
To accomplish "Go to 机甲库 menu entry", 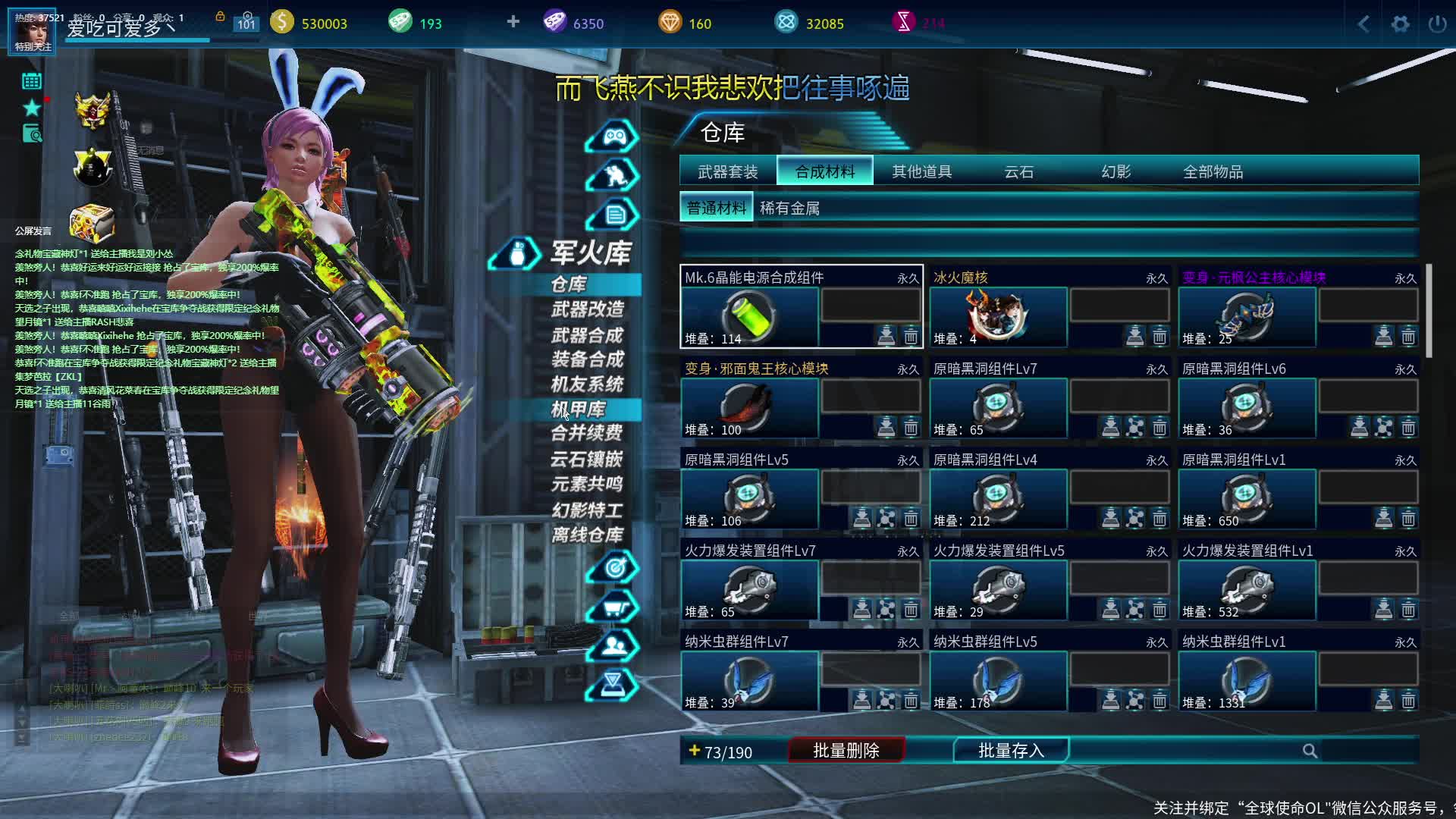I will [578, 409].
